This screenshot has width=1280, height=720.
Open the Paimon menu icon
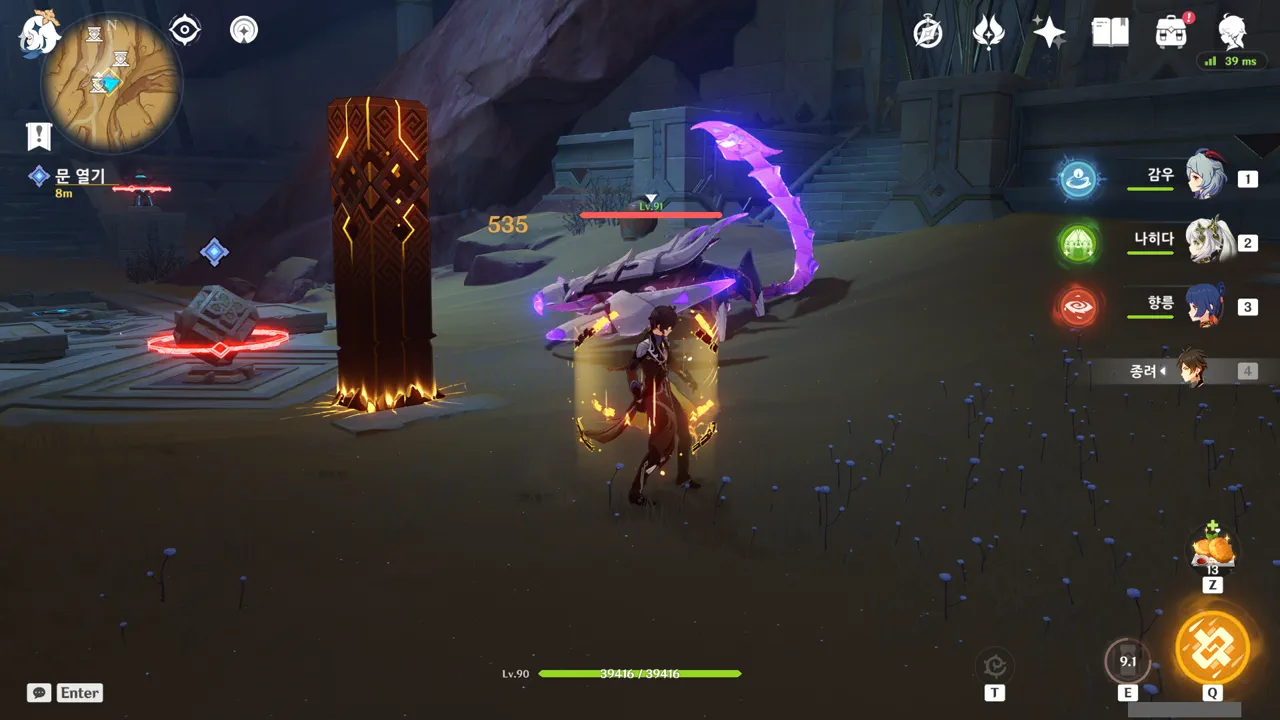pyautogui.click(x=40, y=32)
